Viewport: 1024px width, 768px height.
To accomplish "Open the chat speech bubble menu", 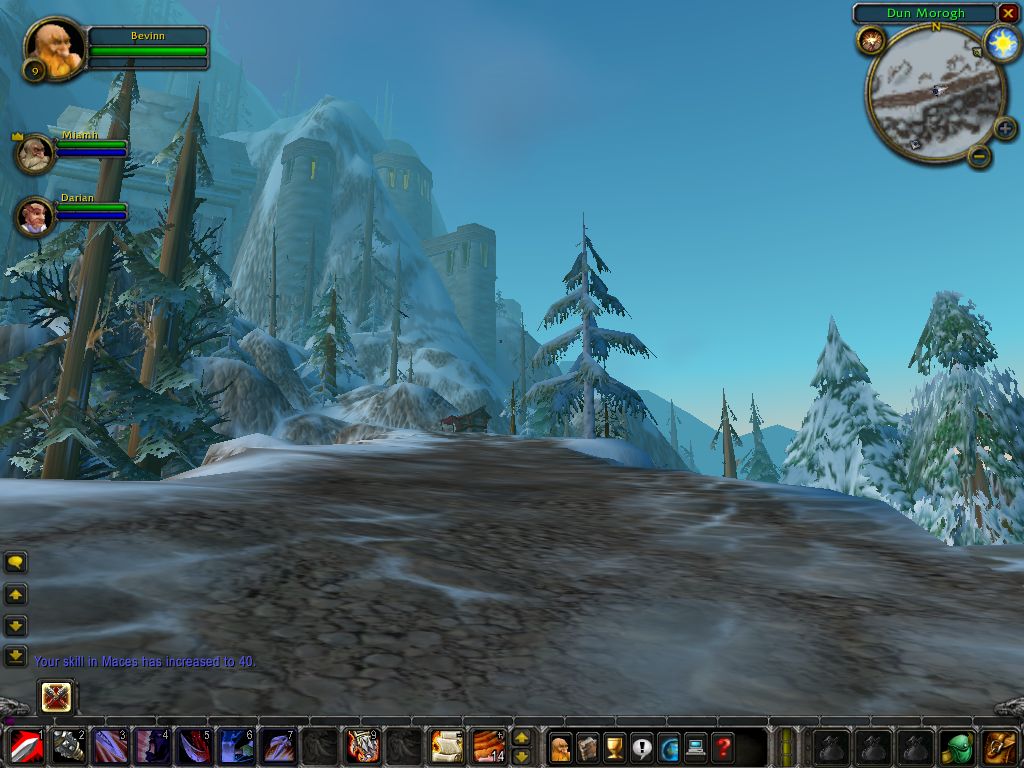I will point(15,562).
